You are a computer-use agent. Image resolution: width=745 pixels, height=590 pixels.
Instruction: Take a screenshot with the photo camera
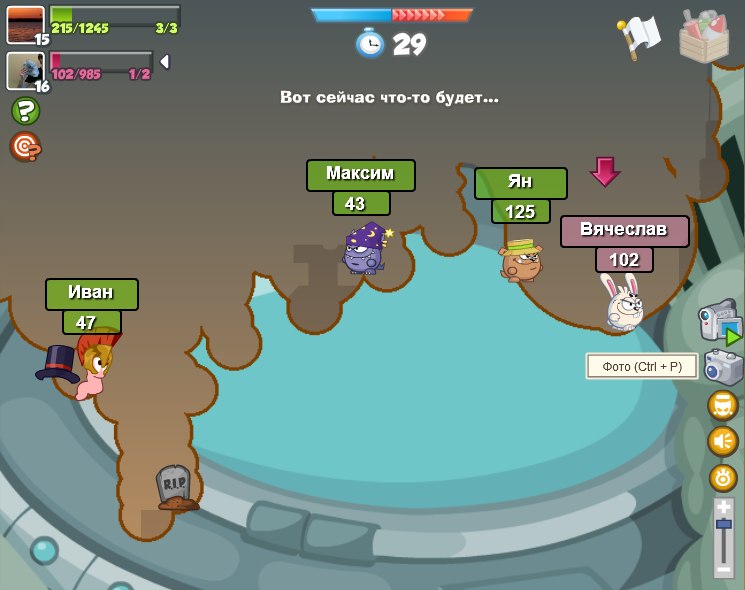point(723,367)
